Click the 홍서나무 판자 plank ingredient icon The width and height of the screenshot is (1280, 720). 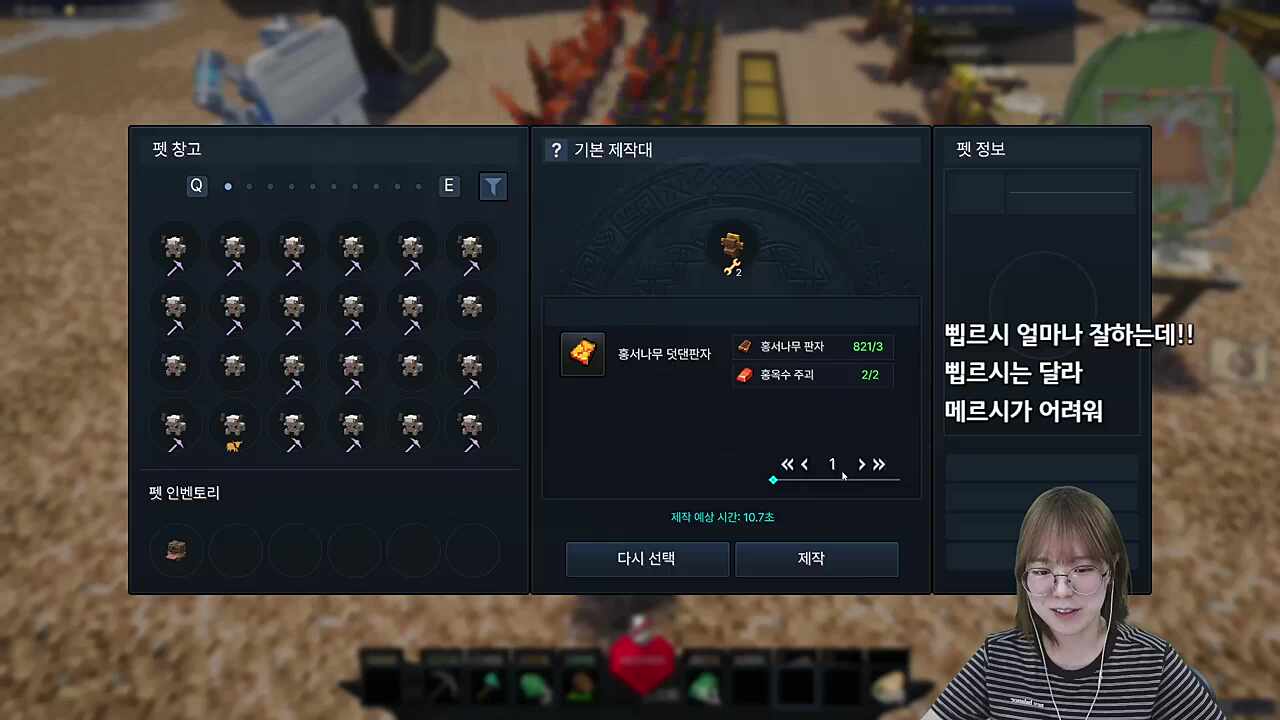pyautogui.click(x=743, y=346)
